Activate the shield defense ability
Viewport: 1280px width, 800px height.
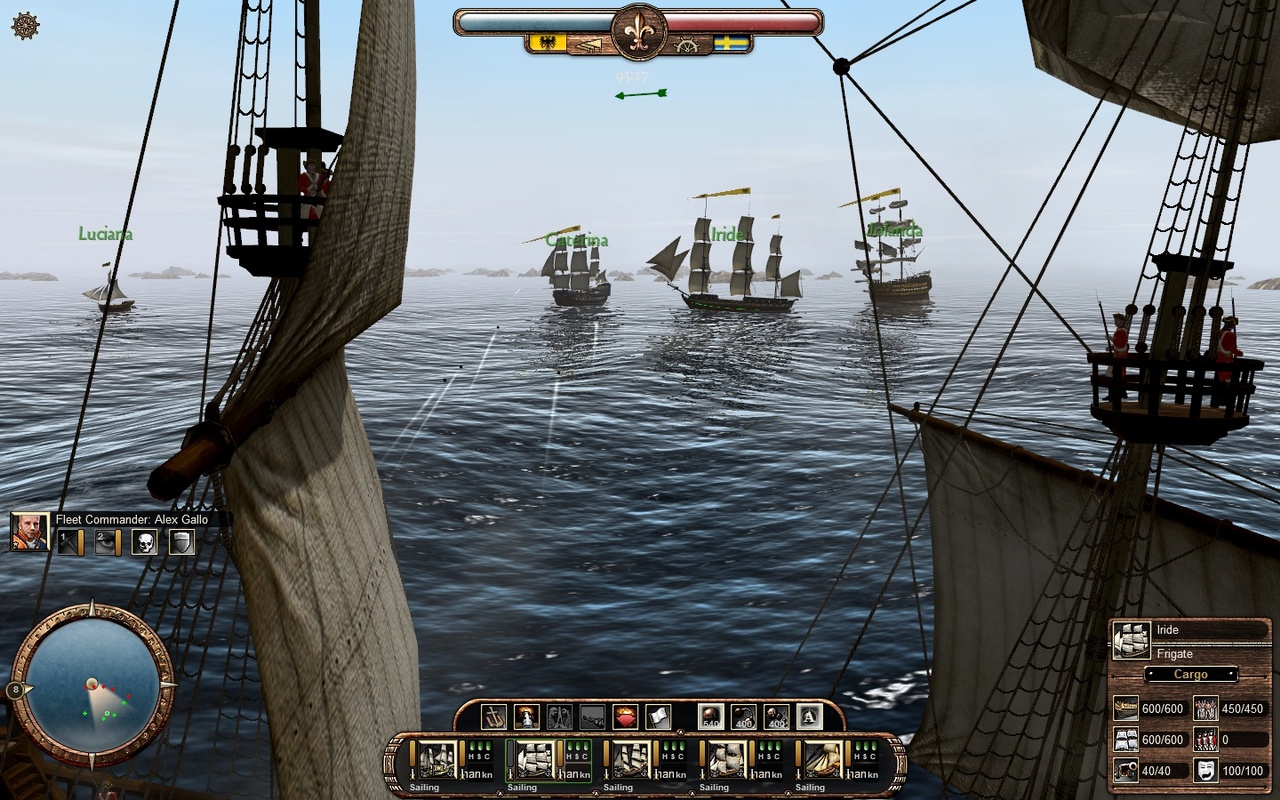(179, 542)
